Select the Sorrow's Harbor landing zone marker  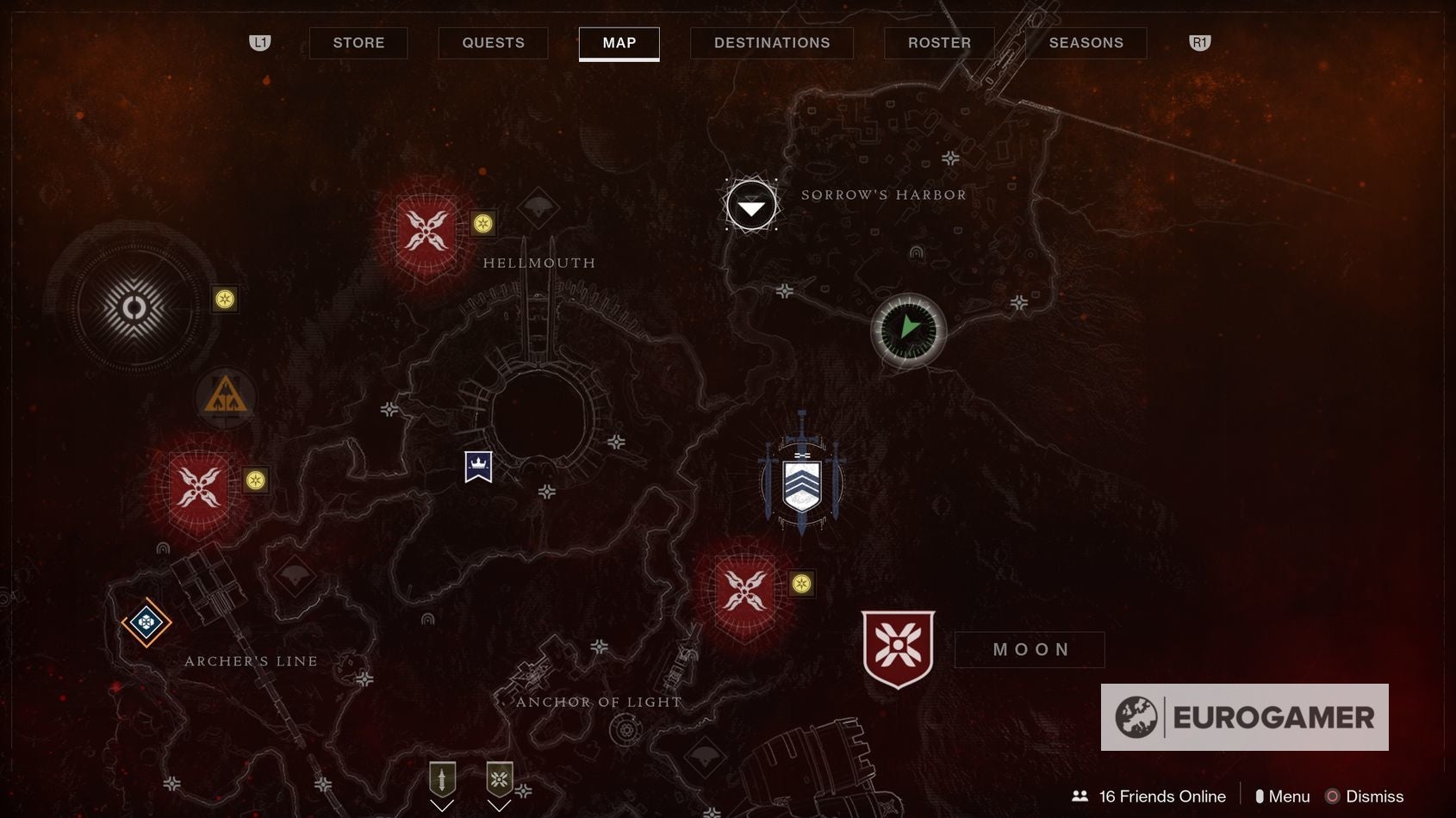pyautogui.click(x=750, y=207)
